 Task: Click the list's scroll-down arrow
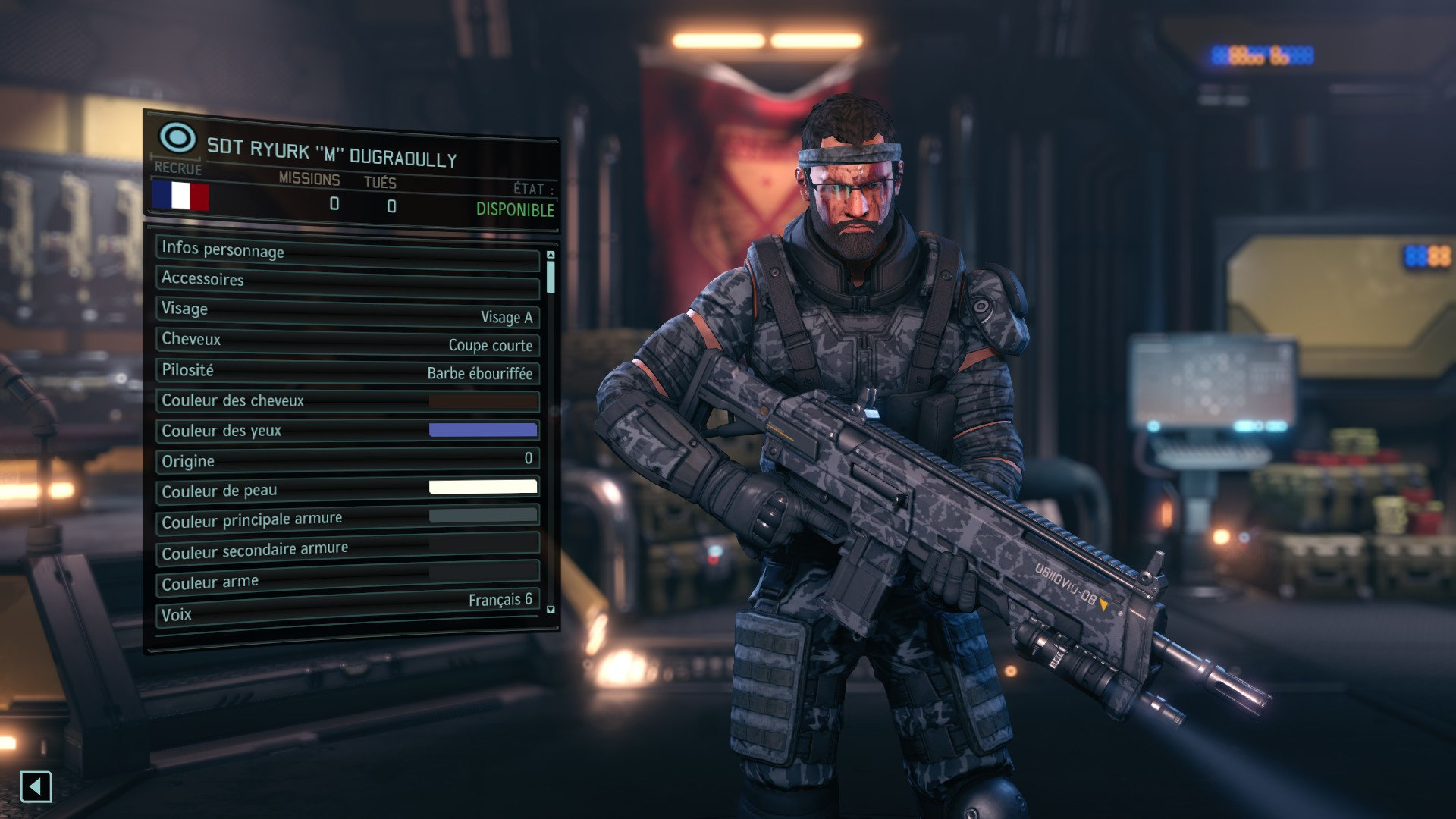click(551, 610)
